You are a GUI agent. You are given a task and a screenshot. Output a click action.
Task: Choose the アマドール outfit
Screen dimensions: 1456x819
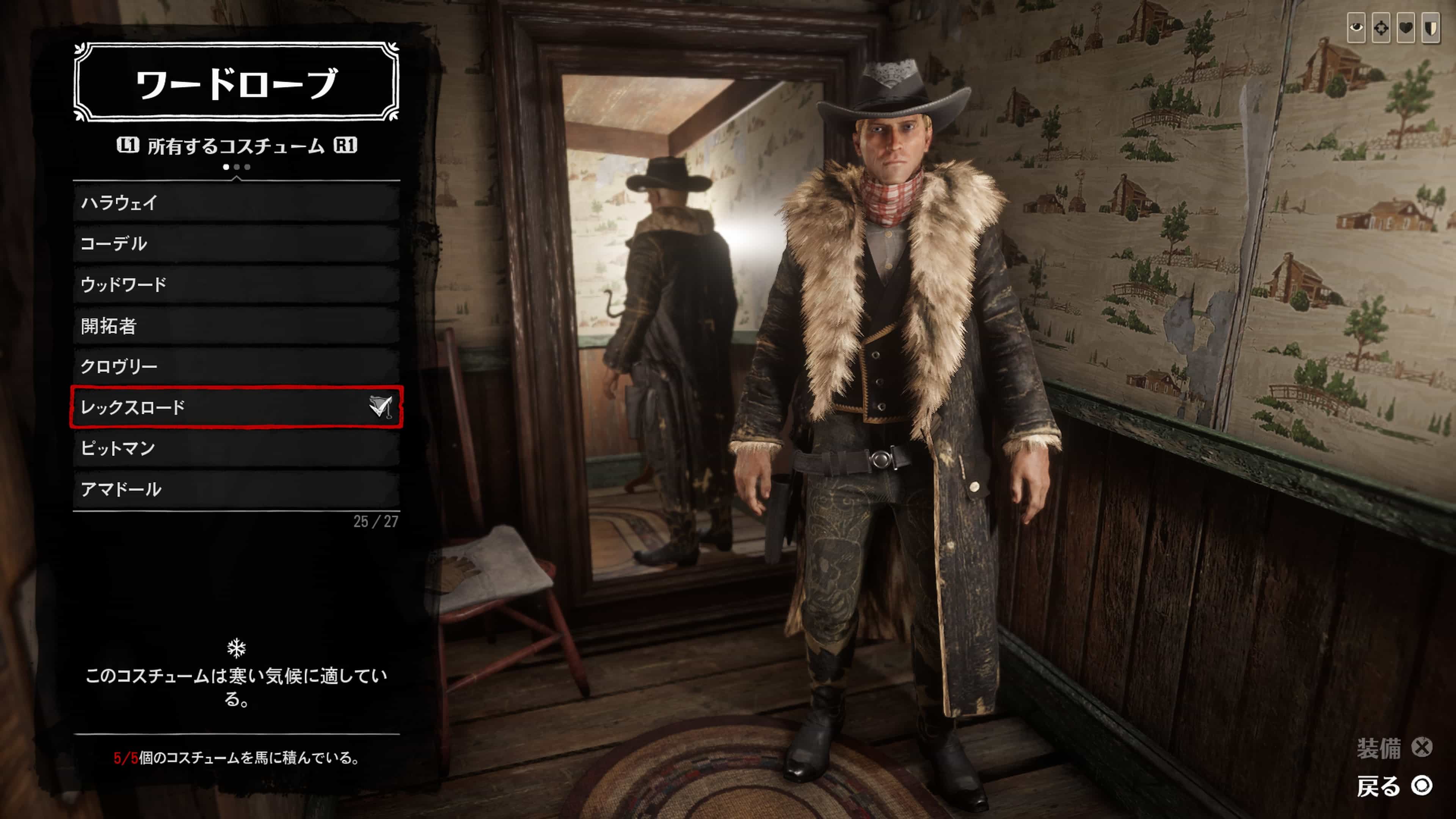point(236,489)
